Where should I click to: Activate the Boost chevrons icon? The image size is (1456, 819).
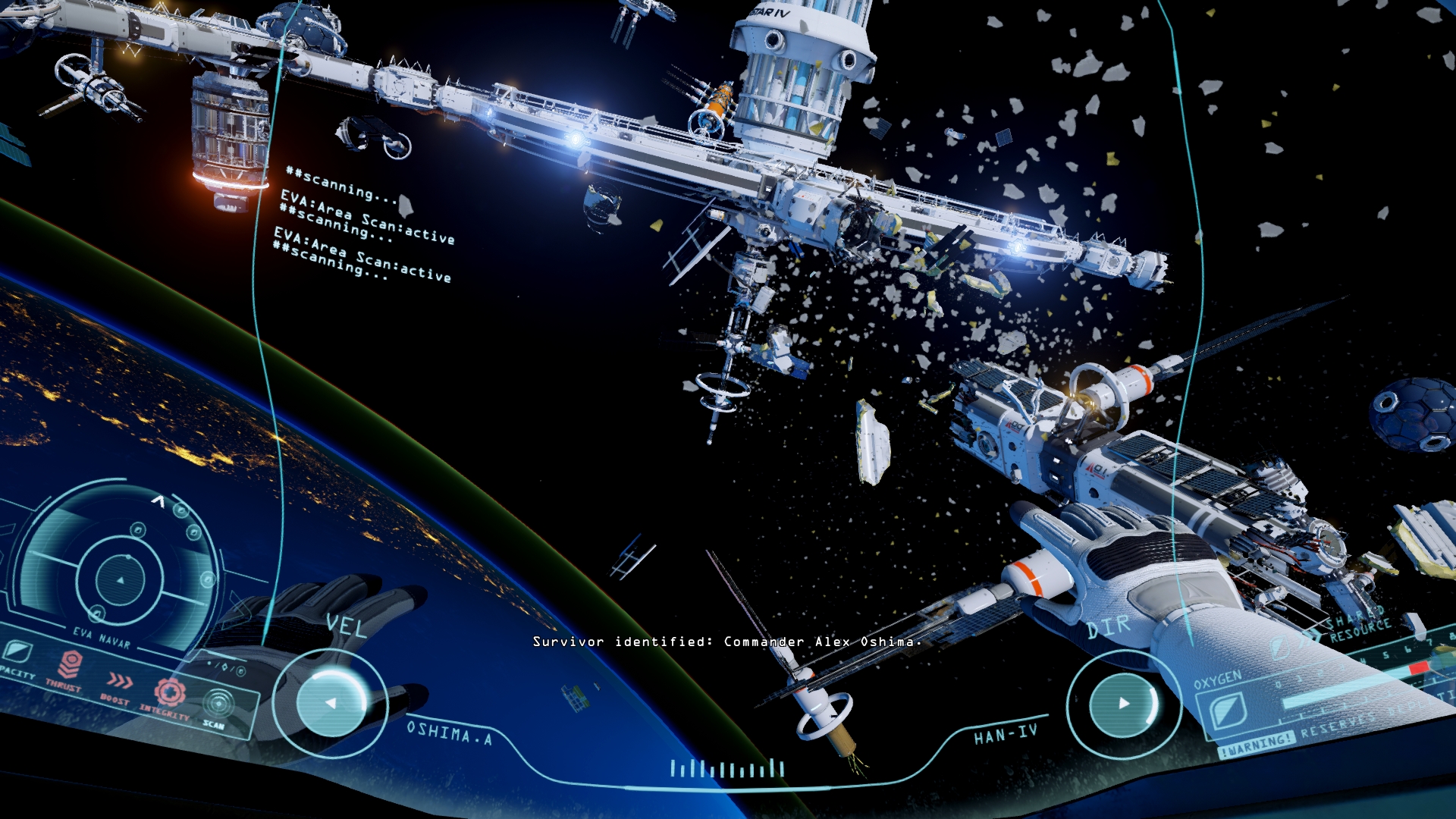120,680
